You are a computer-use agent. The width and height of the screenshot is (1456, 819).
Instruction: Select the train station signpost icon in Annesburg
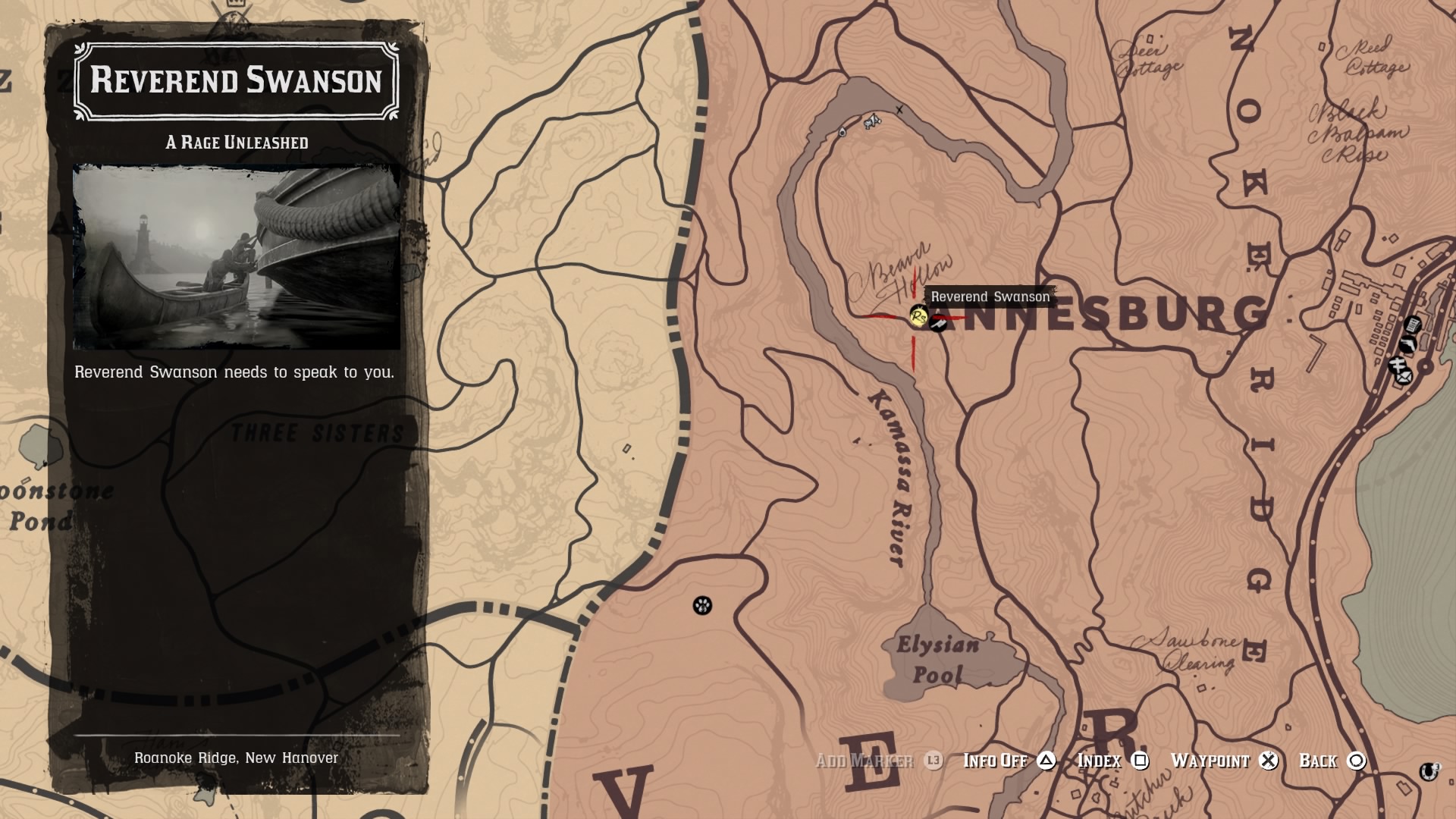point(1398,364)
